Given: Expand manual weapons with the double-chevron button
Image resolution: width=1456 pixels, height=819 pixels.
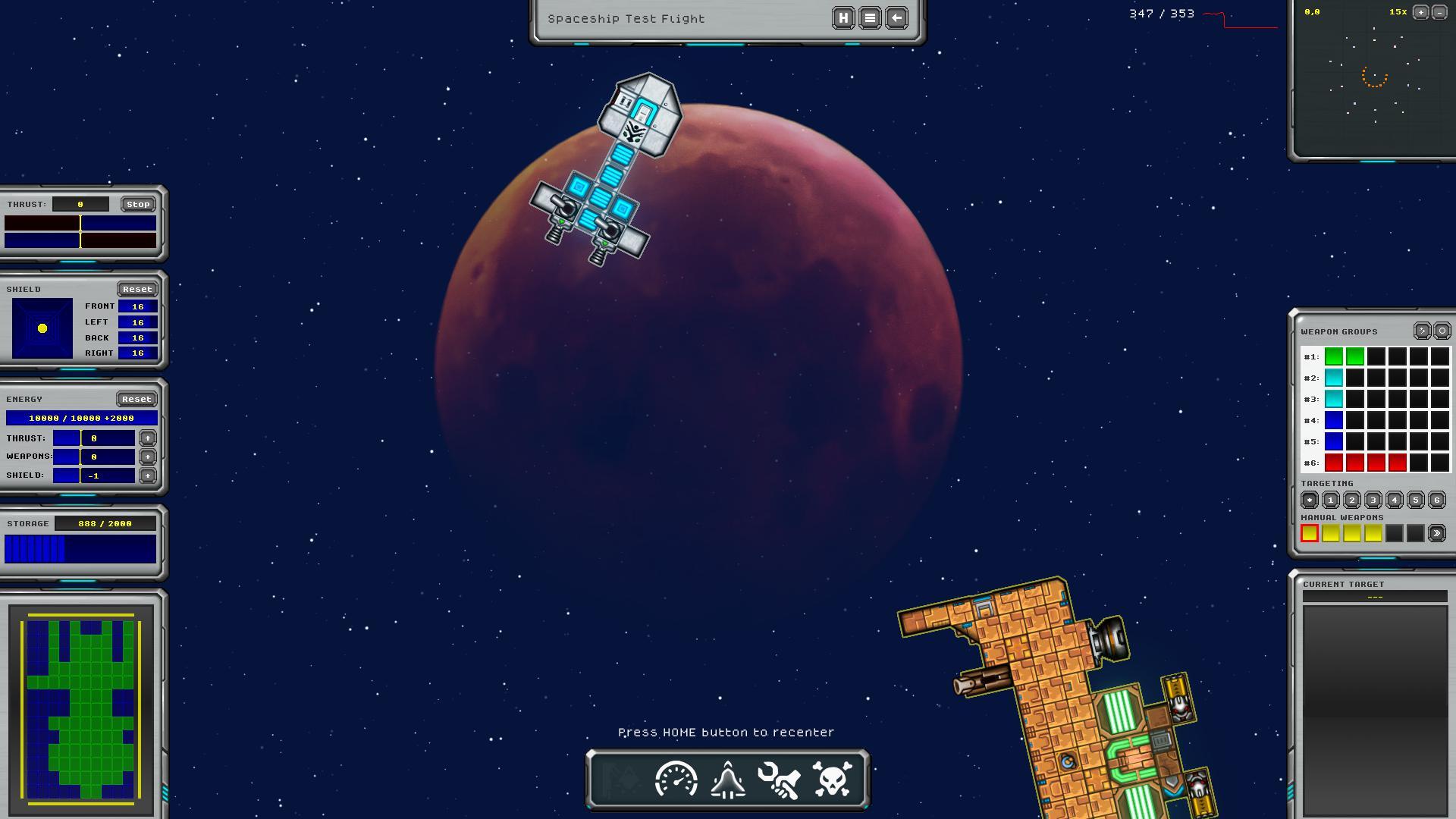Looking at the screenshot, I should tap(1437, 532).
